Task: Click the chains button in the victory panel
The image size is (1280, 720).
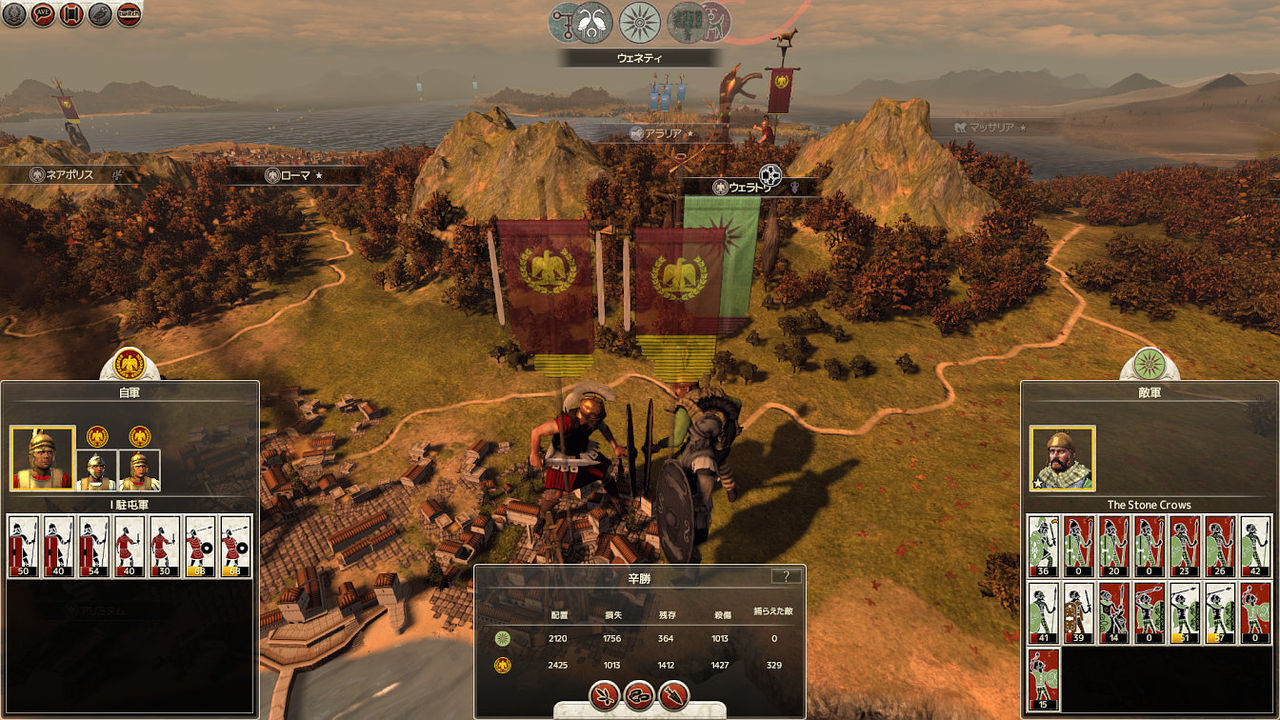Action: click(637, 697)
